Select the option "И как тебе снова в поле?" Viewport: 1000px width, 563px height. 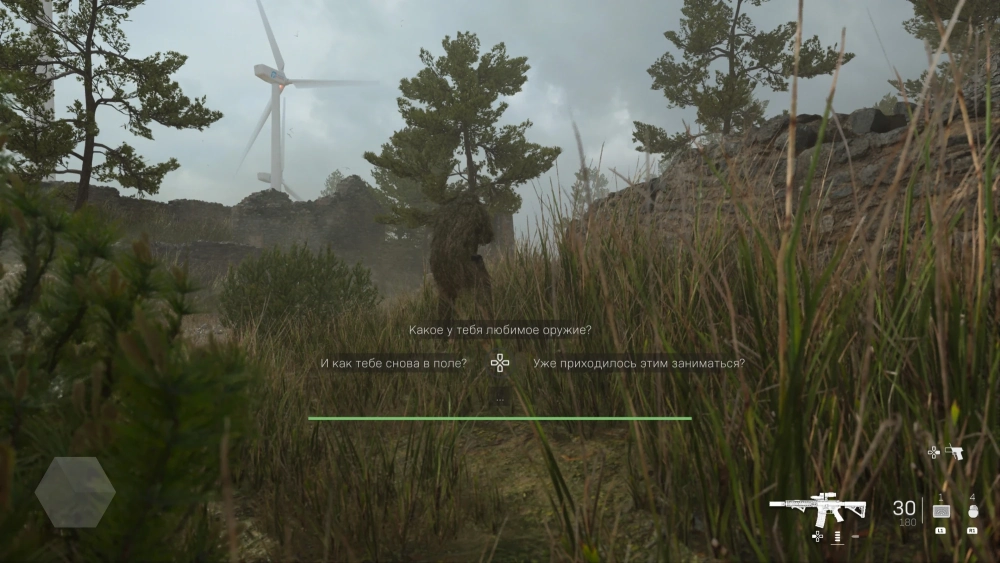[394, 363]
